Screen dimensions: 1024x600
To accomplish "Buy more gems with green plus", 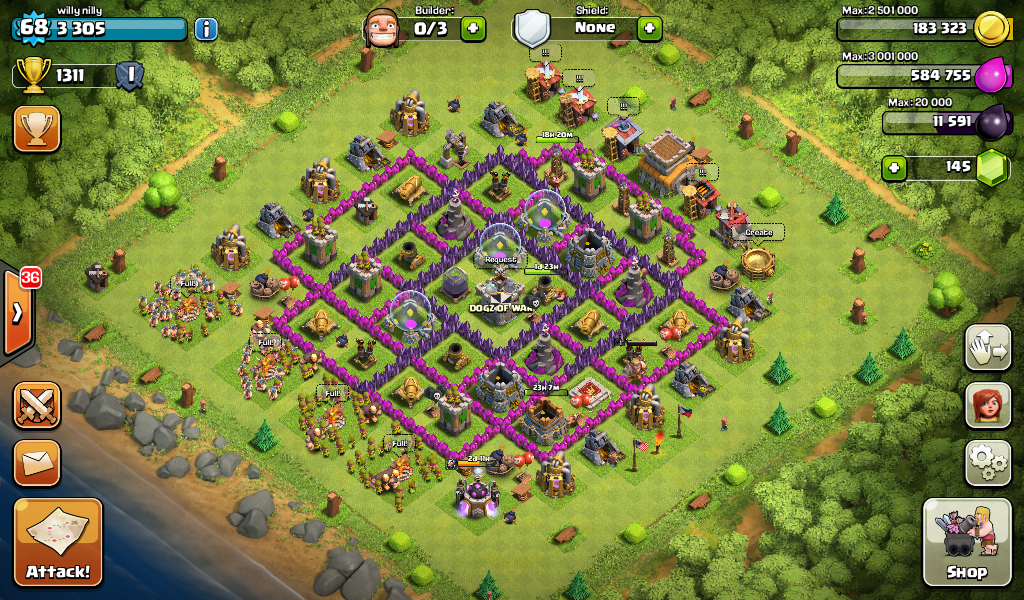I will pos(895,167).
